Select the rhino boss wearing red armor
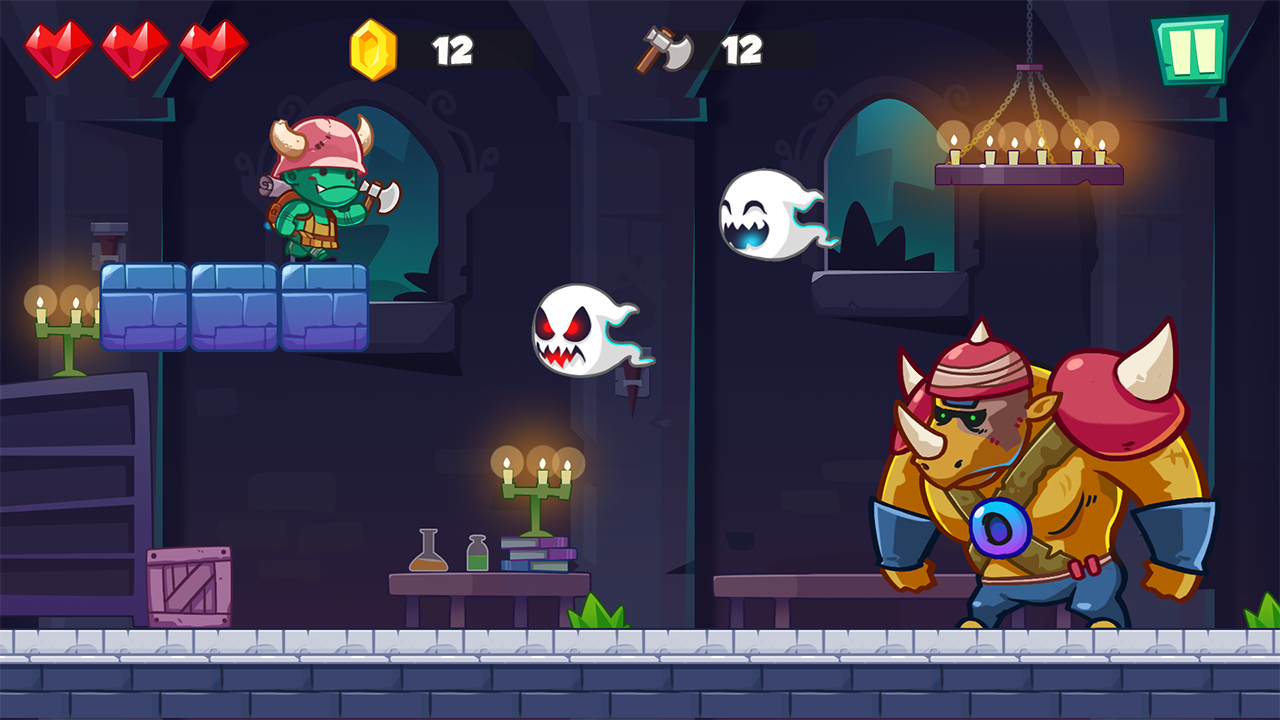Screen dimensions: 1280x720 click(x=1030, y=470)
